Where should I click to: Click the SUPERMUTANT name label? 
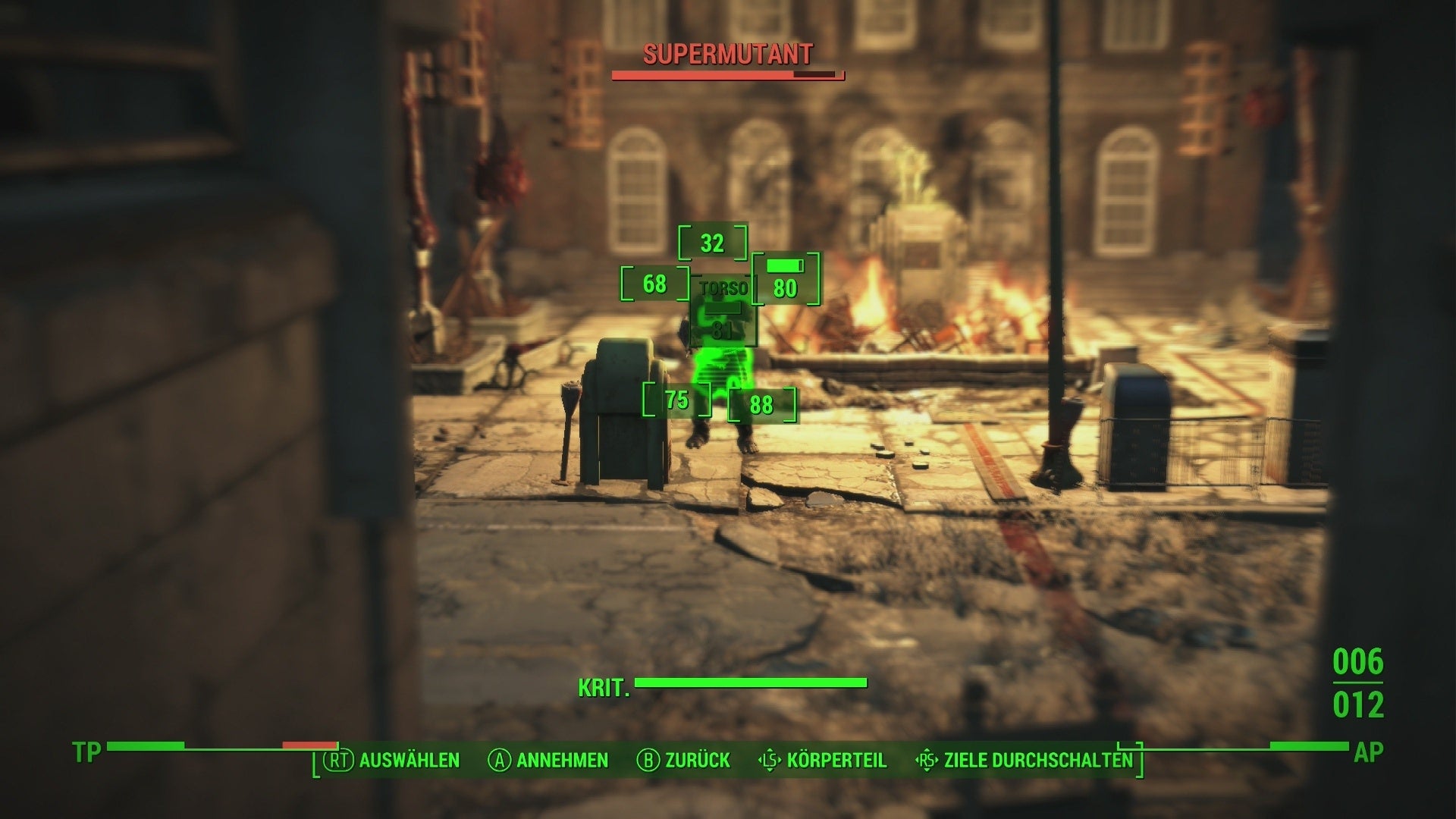point(726,55)
